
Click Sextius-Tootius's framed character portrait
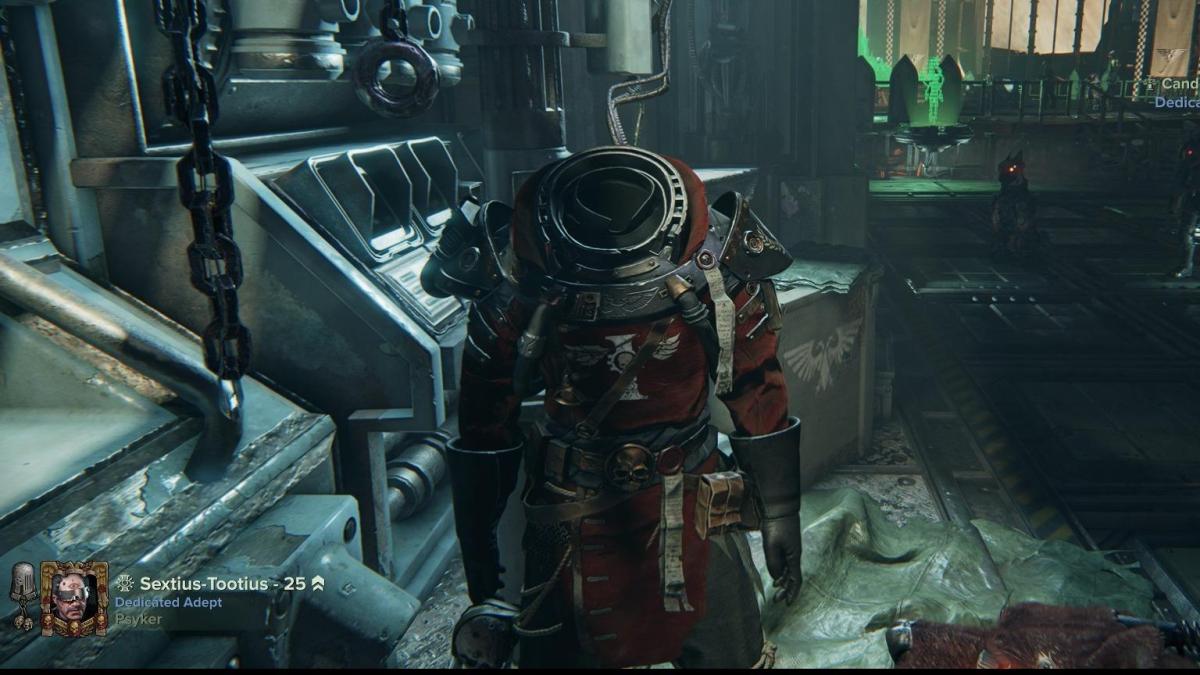click(x=73, y=599)
